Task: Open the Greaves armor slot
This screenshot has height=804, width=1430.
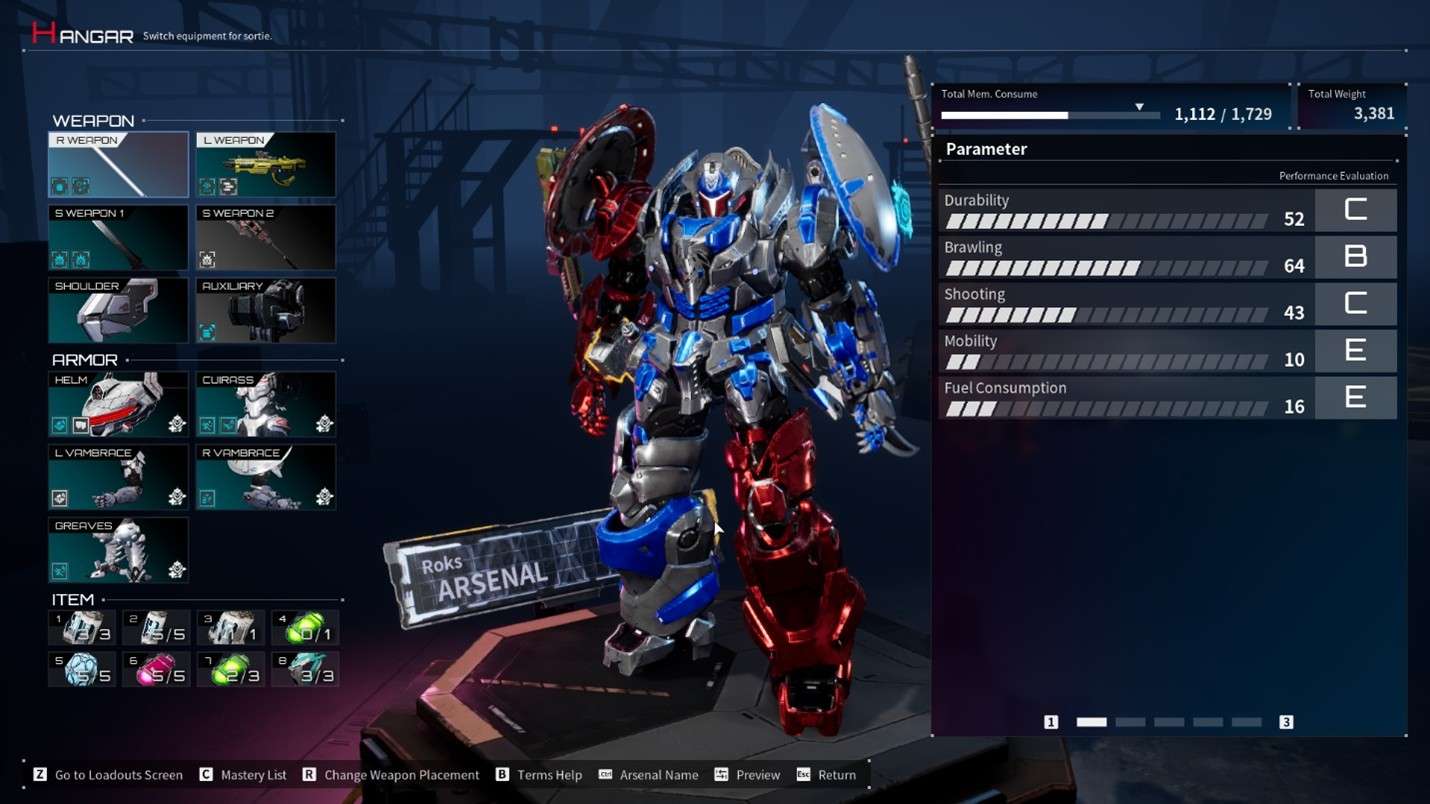Action: [x=117, y=549]
